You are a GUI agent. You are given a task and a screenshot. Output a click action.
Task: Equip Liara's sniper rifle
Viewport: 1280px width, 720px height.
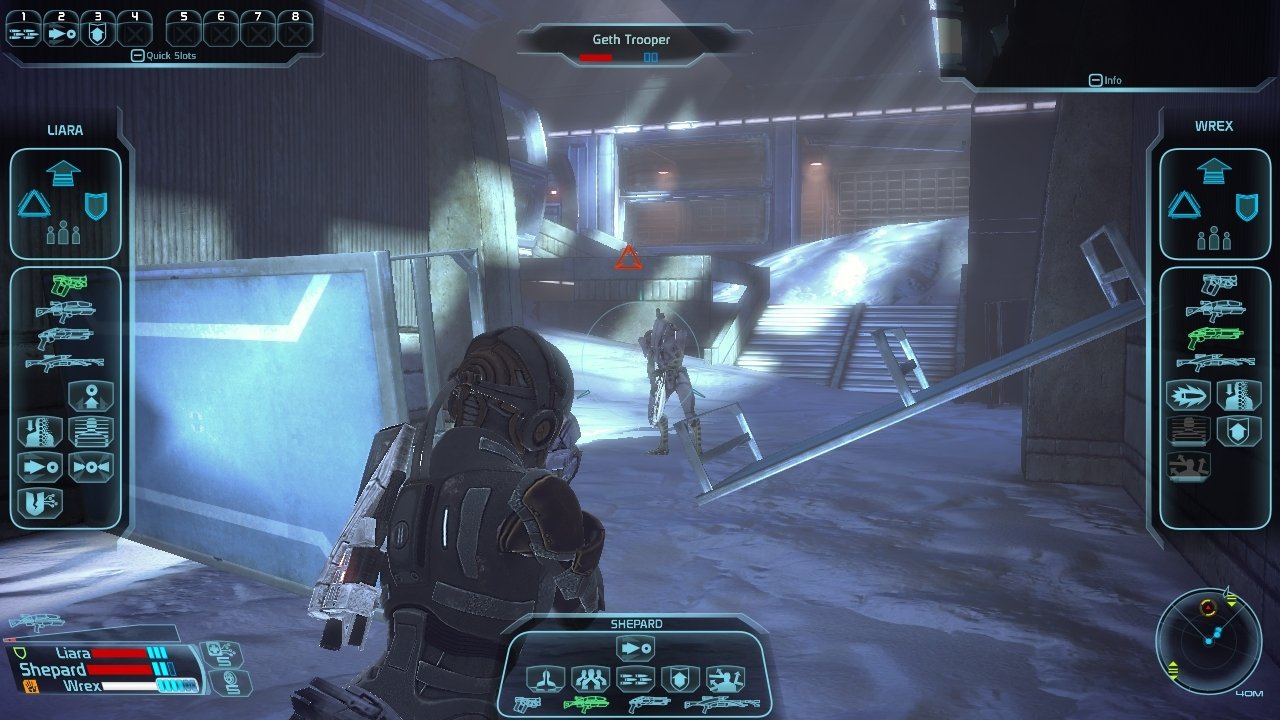65,362
